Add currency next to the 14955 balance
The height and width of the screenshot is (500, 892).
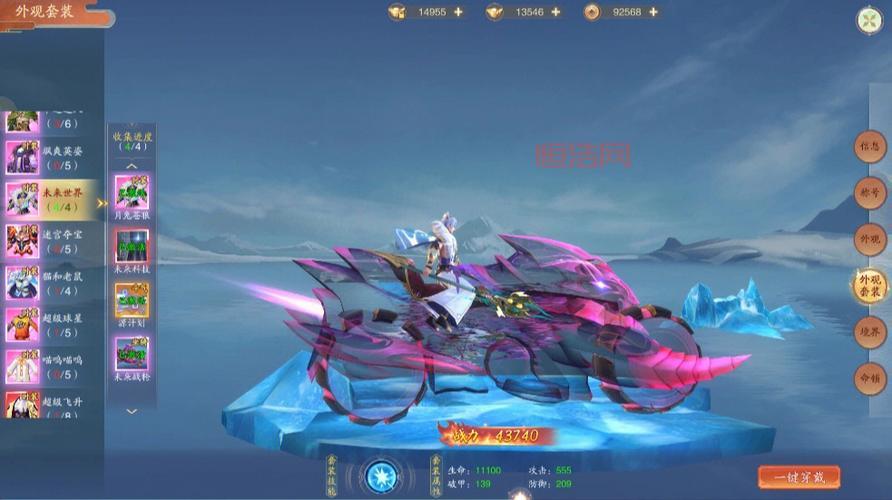[x=458, y=12]
